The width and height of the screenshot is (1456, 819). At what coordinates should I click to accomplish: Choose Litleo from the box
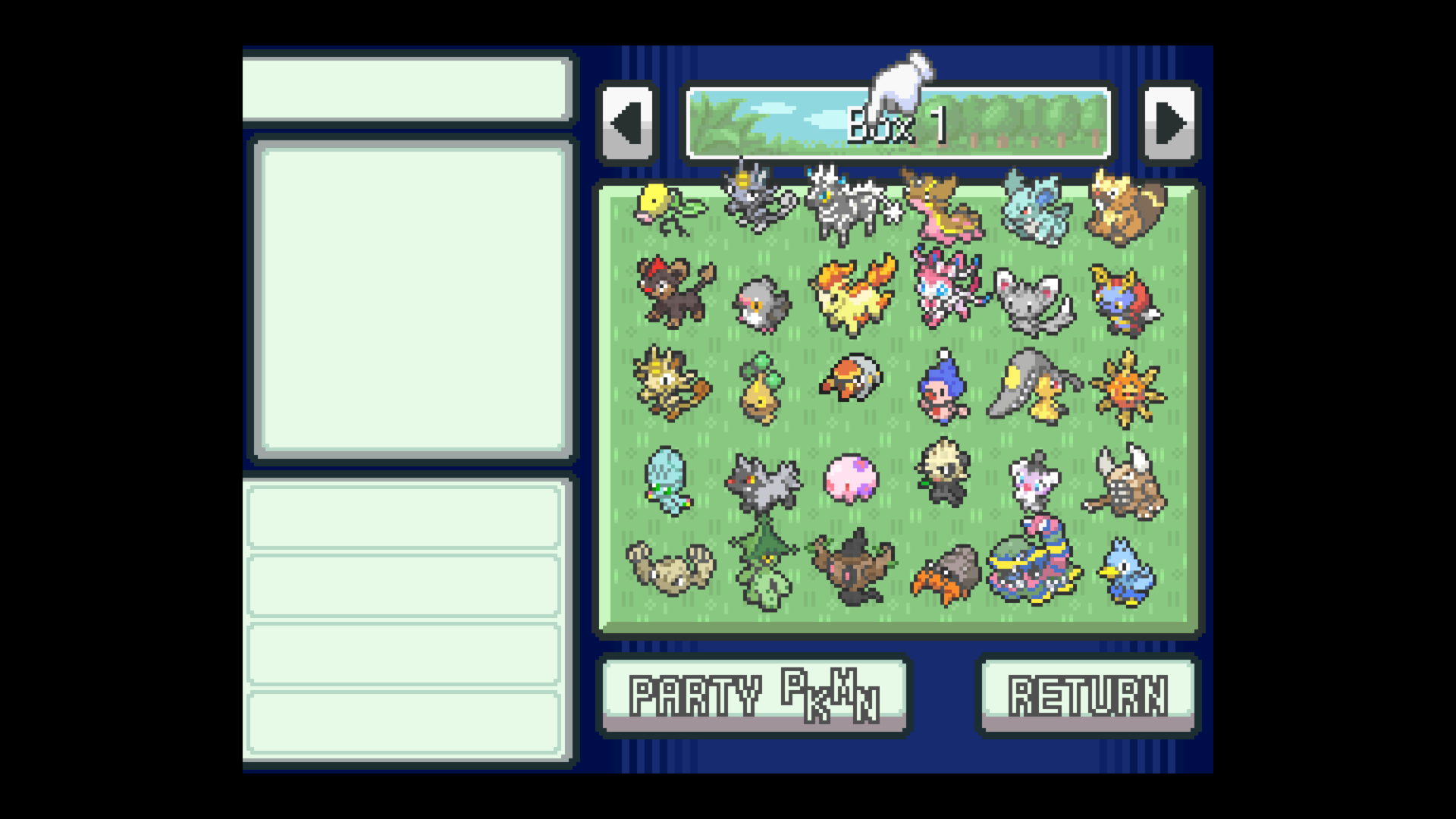[673, 292]
